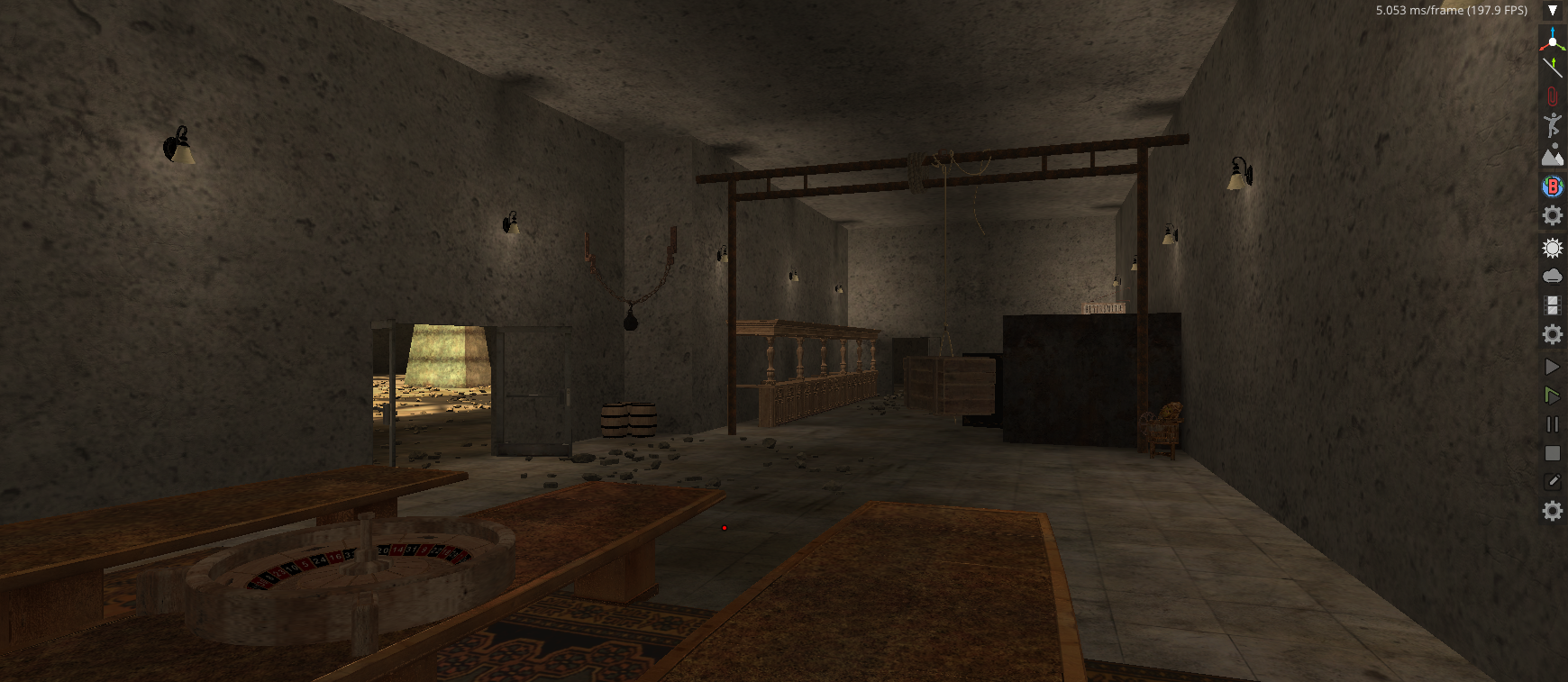Click the red paperclip attach icon
1568x682 pixels.
coord(1552,95)
